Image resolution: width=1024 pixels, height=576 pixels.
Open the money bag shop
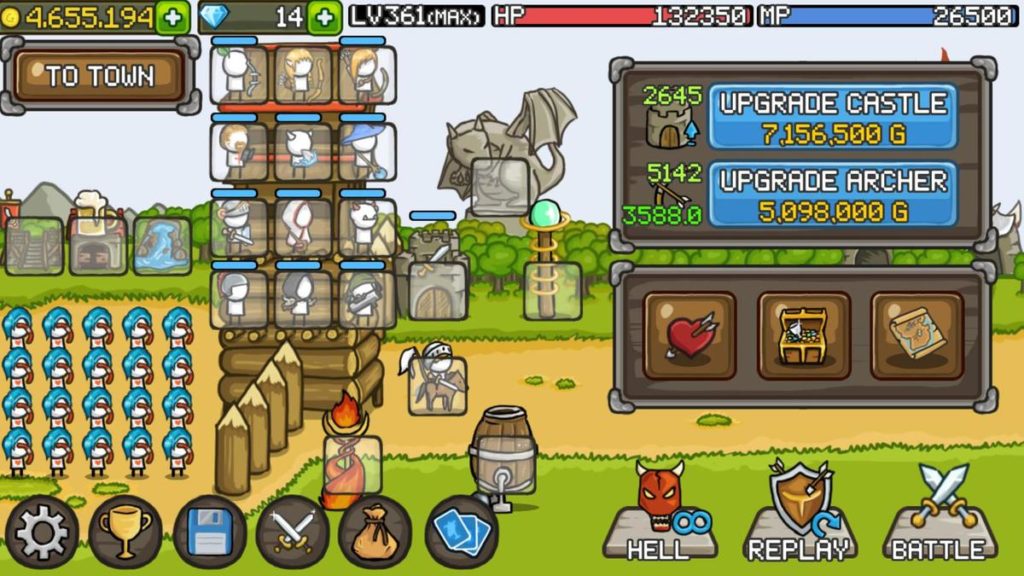[x=375, y=532]
